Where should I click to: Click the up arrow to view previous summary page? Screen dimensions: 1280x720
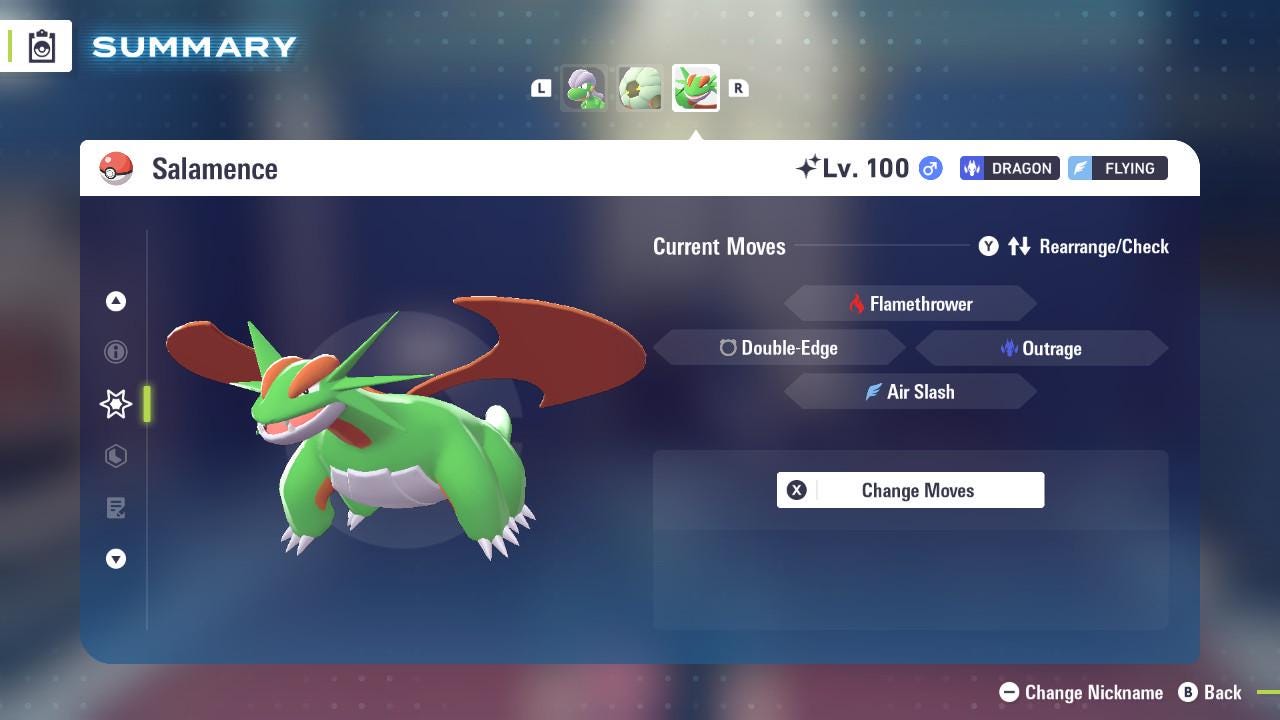[116, 301]
